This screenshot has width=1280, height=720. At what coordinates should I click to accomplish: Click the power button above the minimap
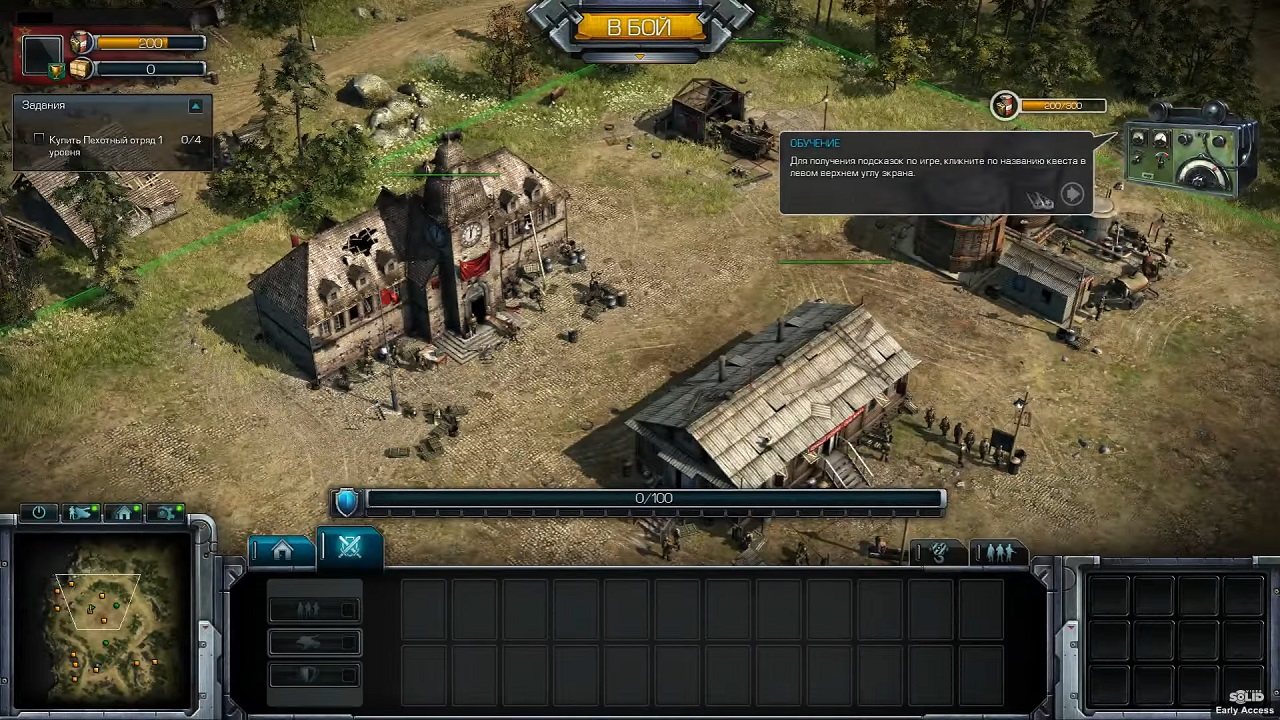click(x=39, y=513)
